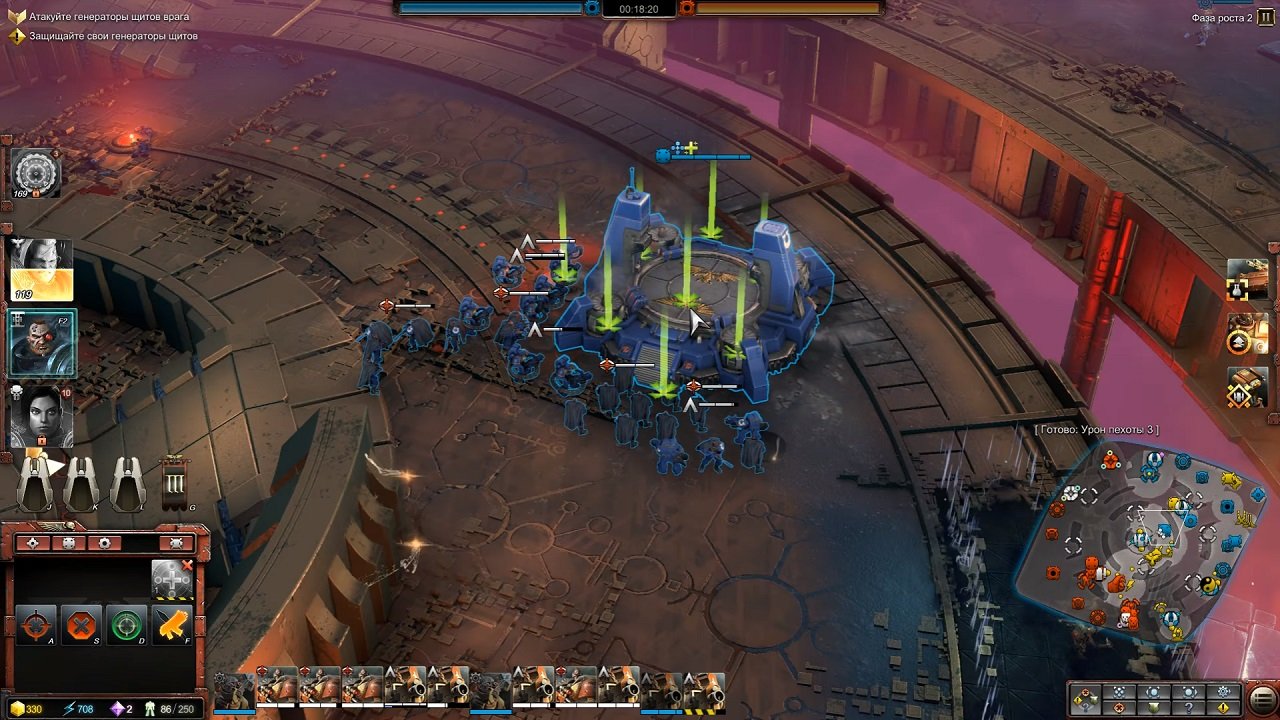The image size is (1280, 720).
Task: Select the purple elite points icon
Action: coord(116,707)
